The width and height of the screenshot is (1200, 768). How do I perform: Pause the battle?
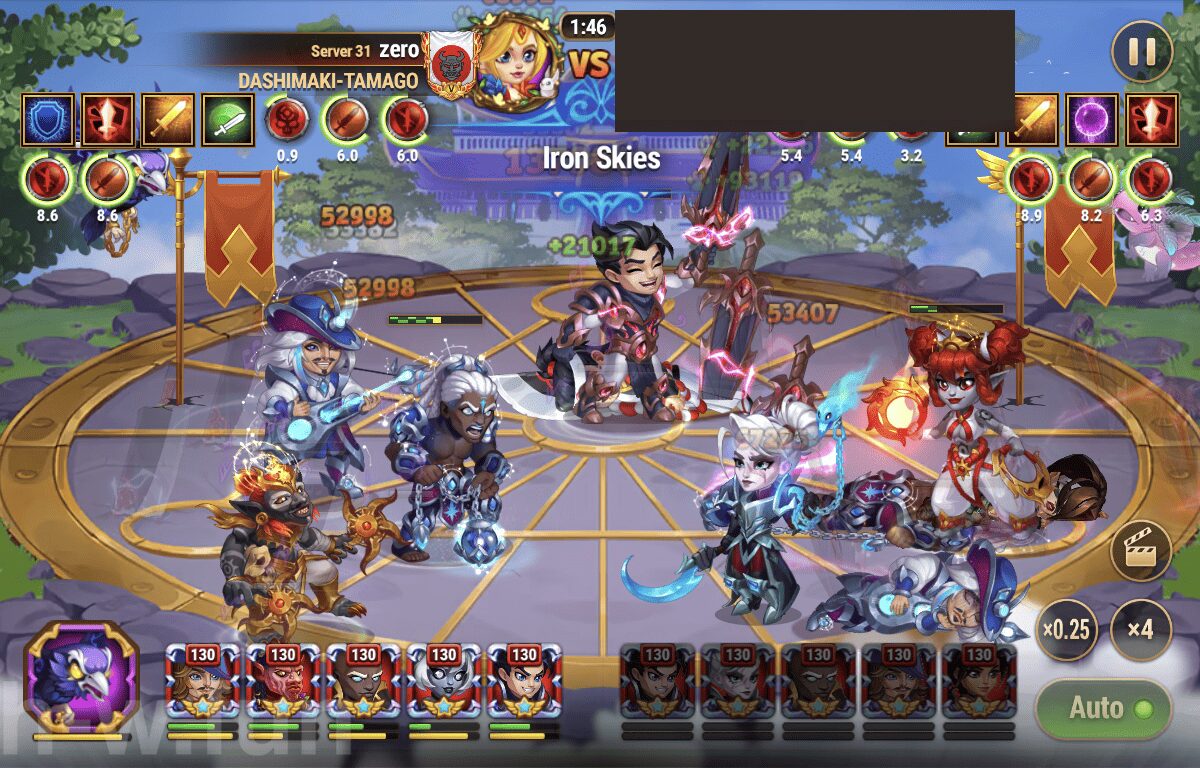pyautogui.click(x=1141, y=51)
